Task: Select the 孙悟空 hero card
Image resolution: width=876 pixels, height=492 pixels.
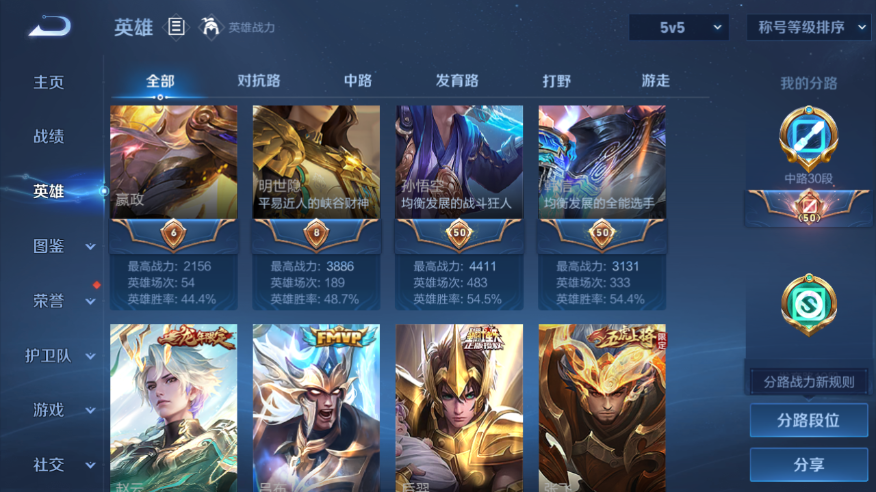Action: click(x=459, y=165)
